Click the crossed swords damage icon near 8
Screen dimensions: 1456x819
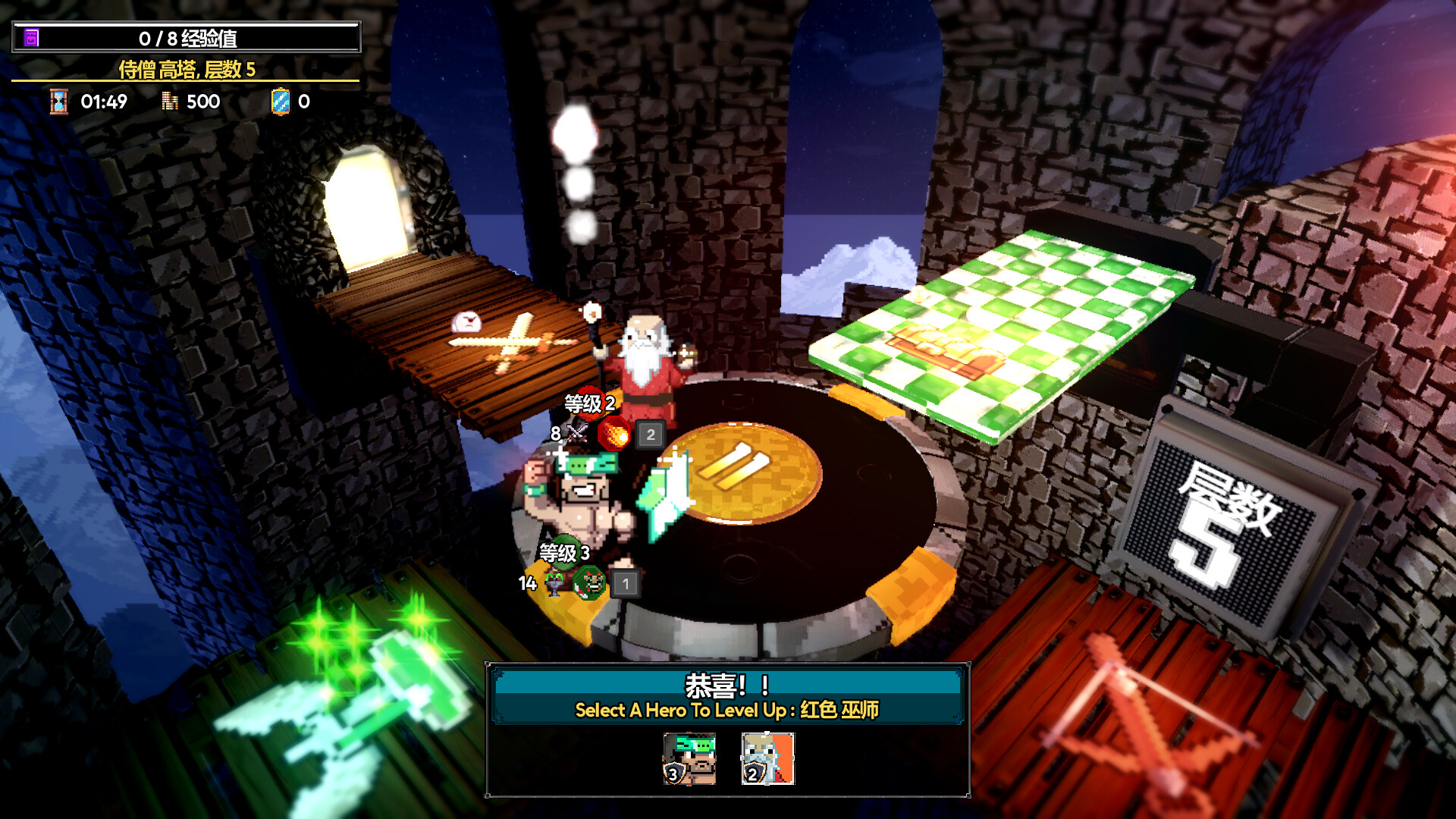576,432
